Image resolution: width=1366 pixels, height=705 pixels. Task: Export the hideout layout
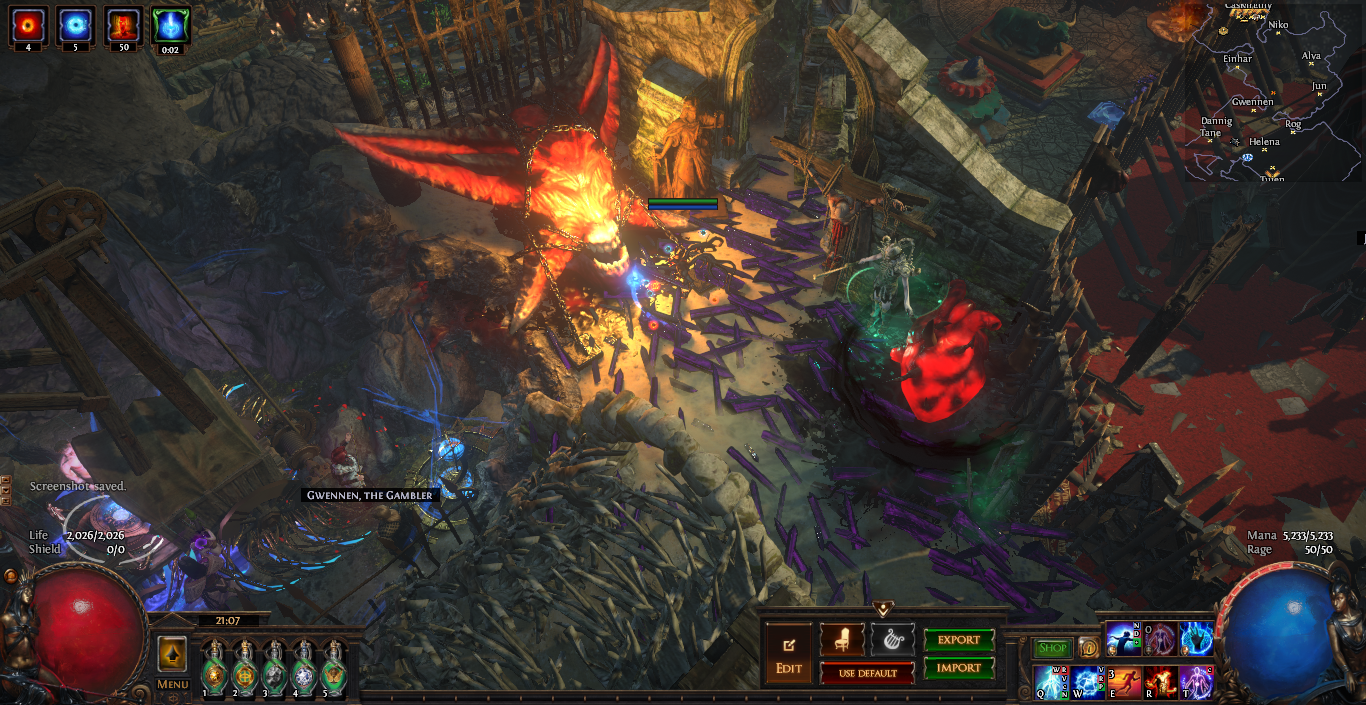tap(959, 640)
